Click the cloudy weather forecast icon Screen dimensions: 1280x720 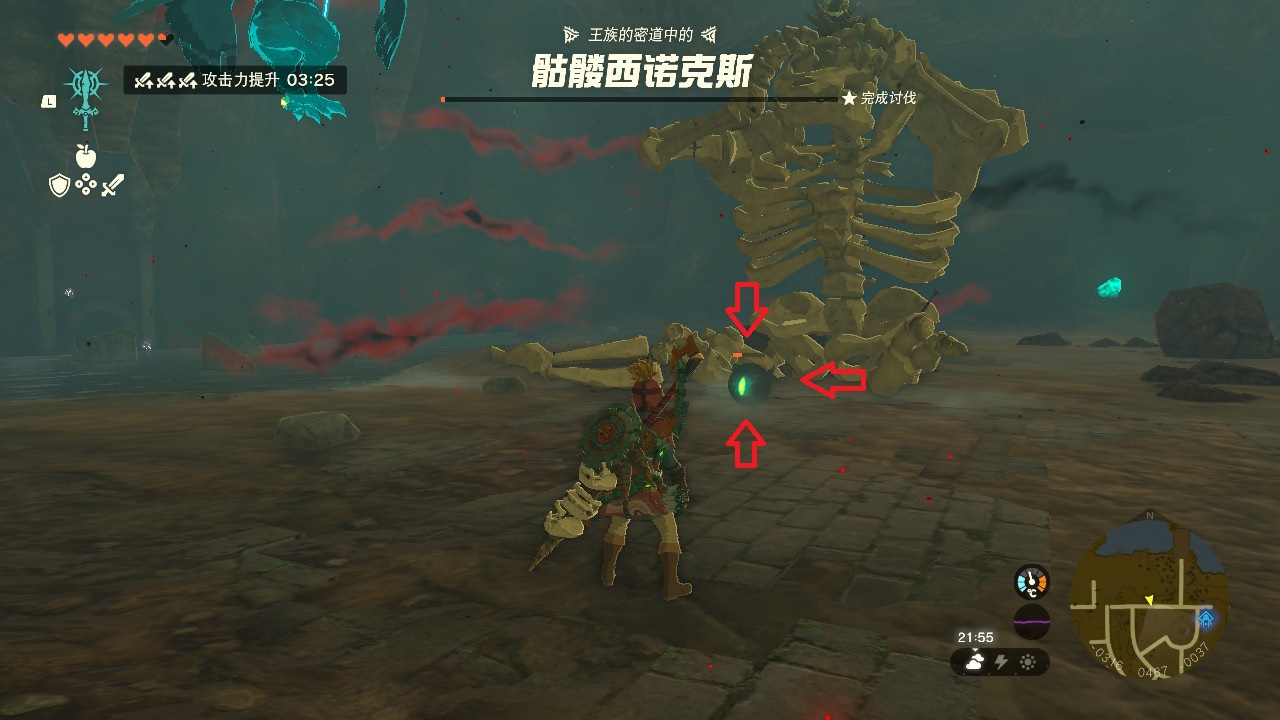[x=973, y=662]
